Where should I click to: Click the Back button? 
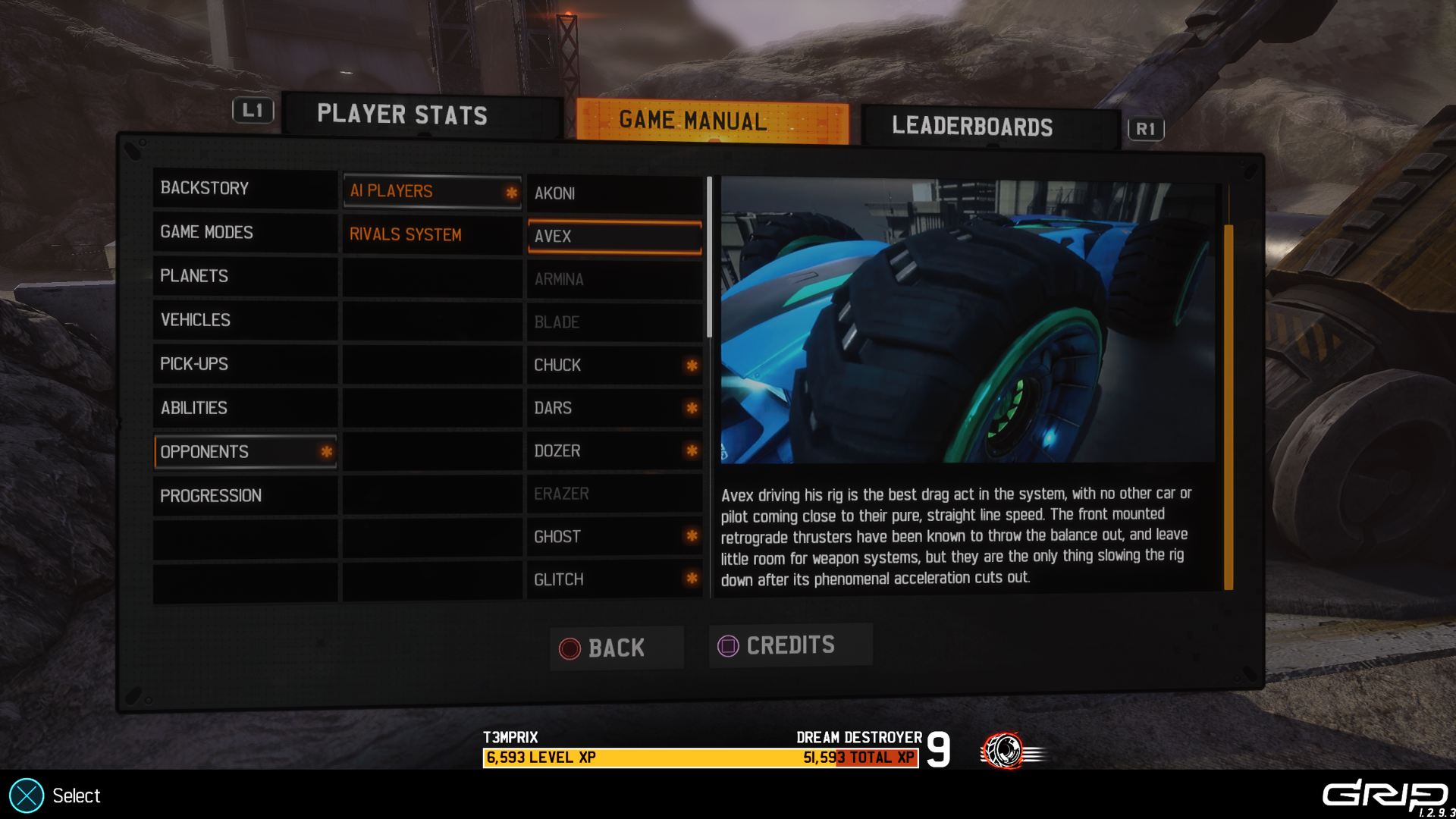(617, 648)
